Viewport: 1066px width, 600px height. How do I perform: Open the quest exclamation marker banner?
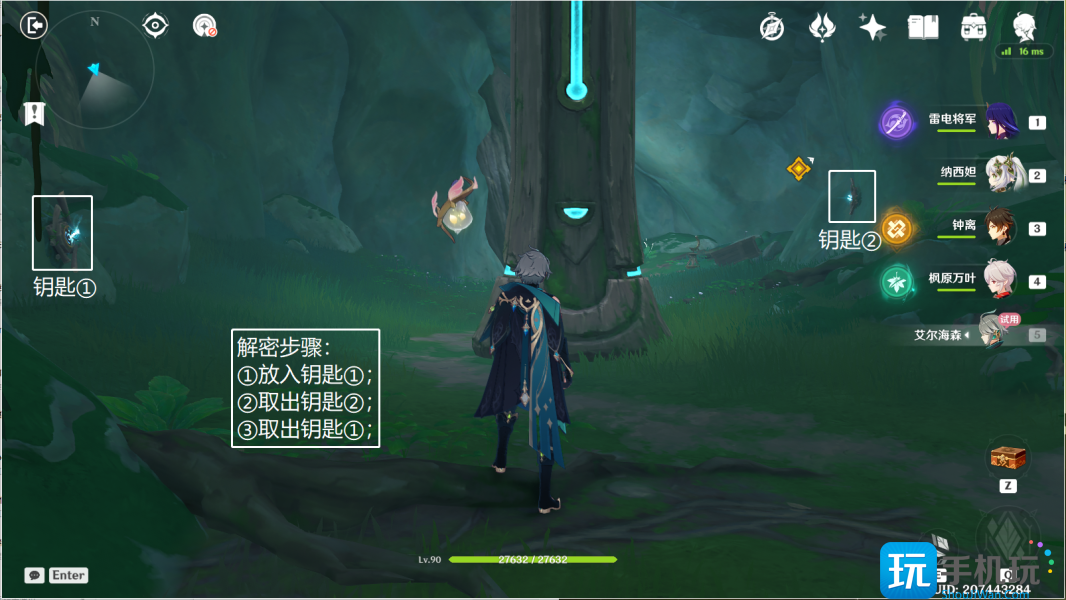tap(35, 113)
